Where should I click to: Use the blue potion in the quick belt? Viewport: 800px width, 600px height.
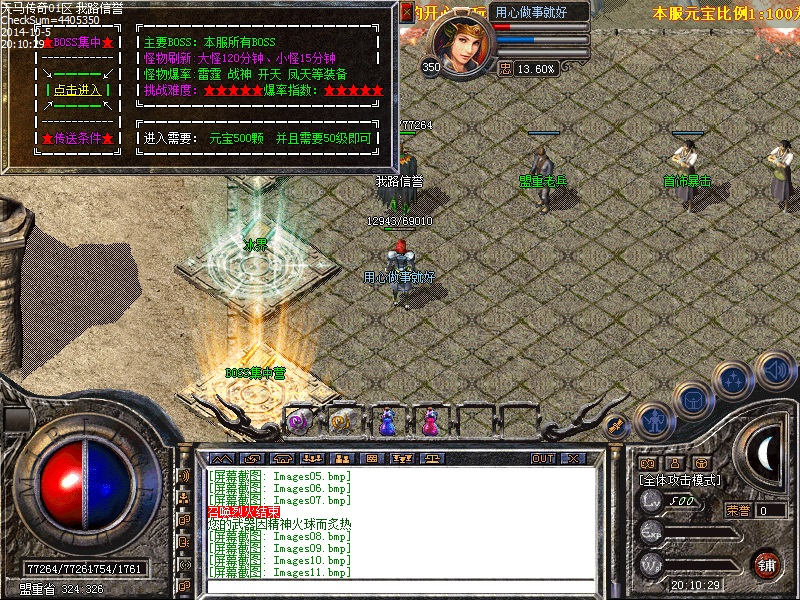point(387,423)
